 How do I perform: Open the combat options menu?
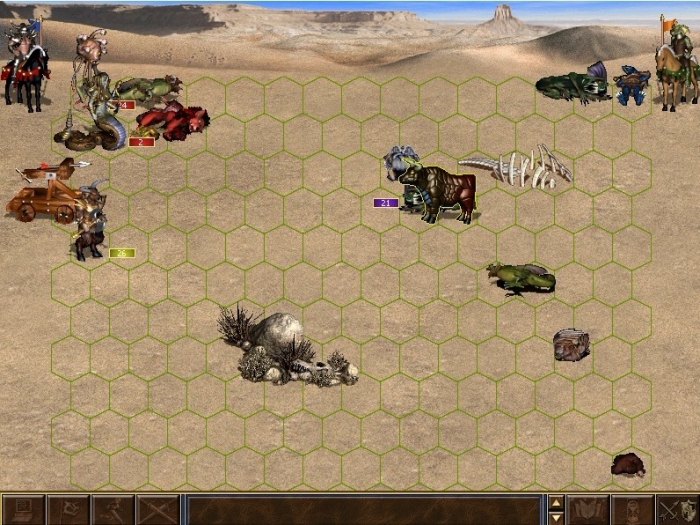22,510
